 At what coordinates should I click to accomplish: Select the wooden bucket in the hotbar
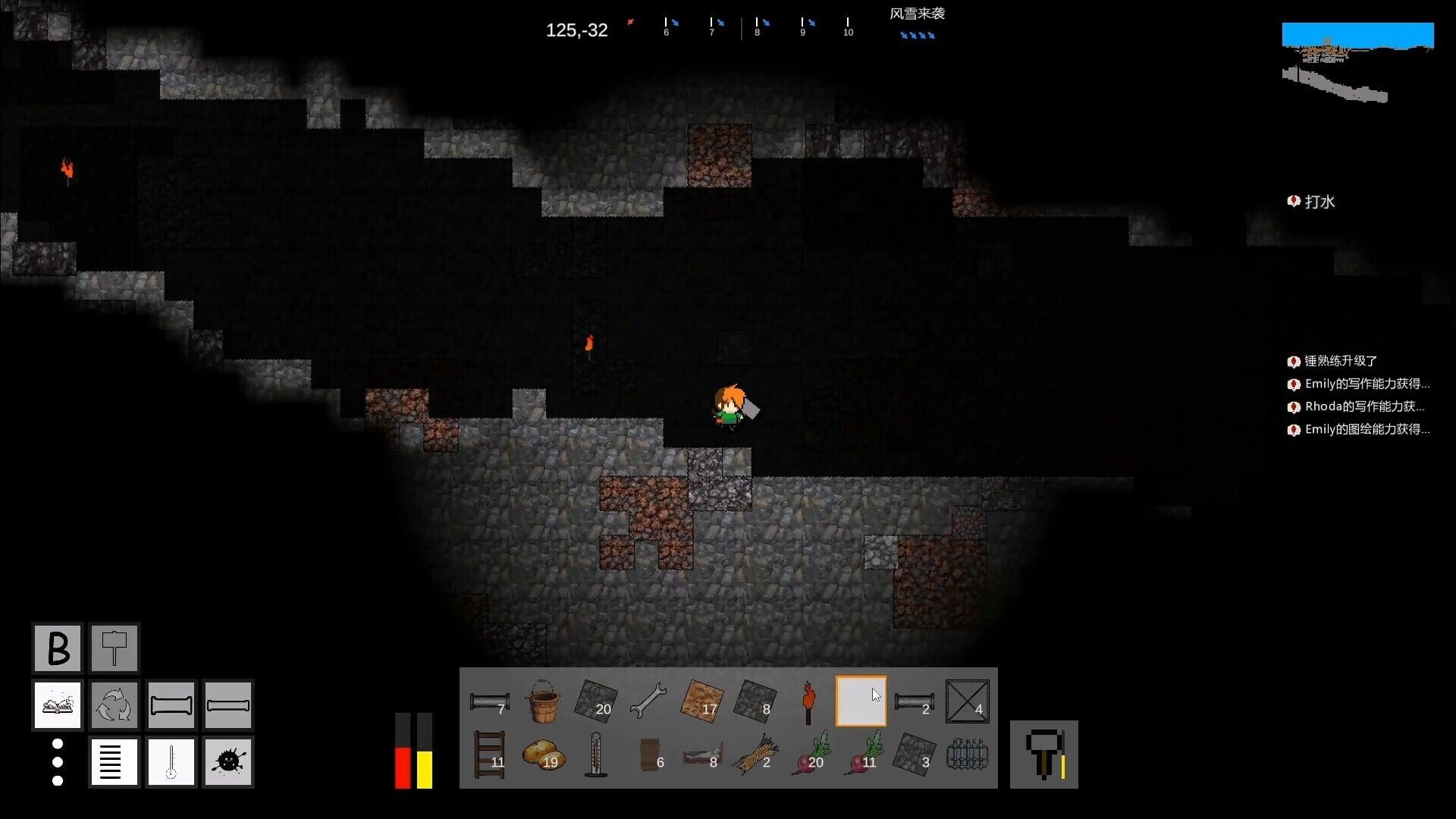pyautogui.click(x=543, y=701)
